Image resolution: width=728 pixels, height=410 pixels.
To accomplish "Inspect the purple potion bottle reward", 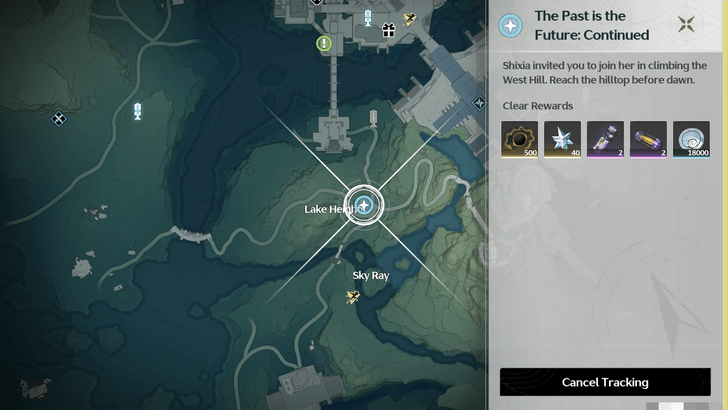I will pyautogui.click(x=605, y=140).
